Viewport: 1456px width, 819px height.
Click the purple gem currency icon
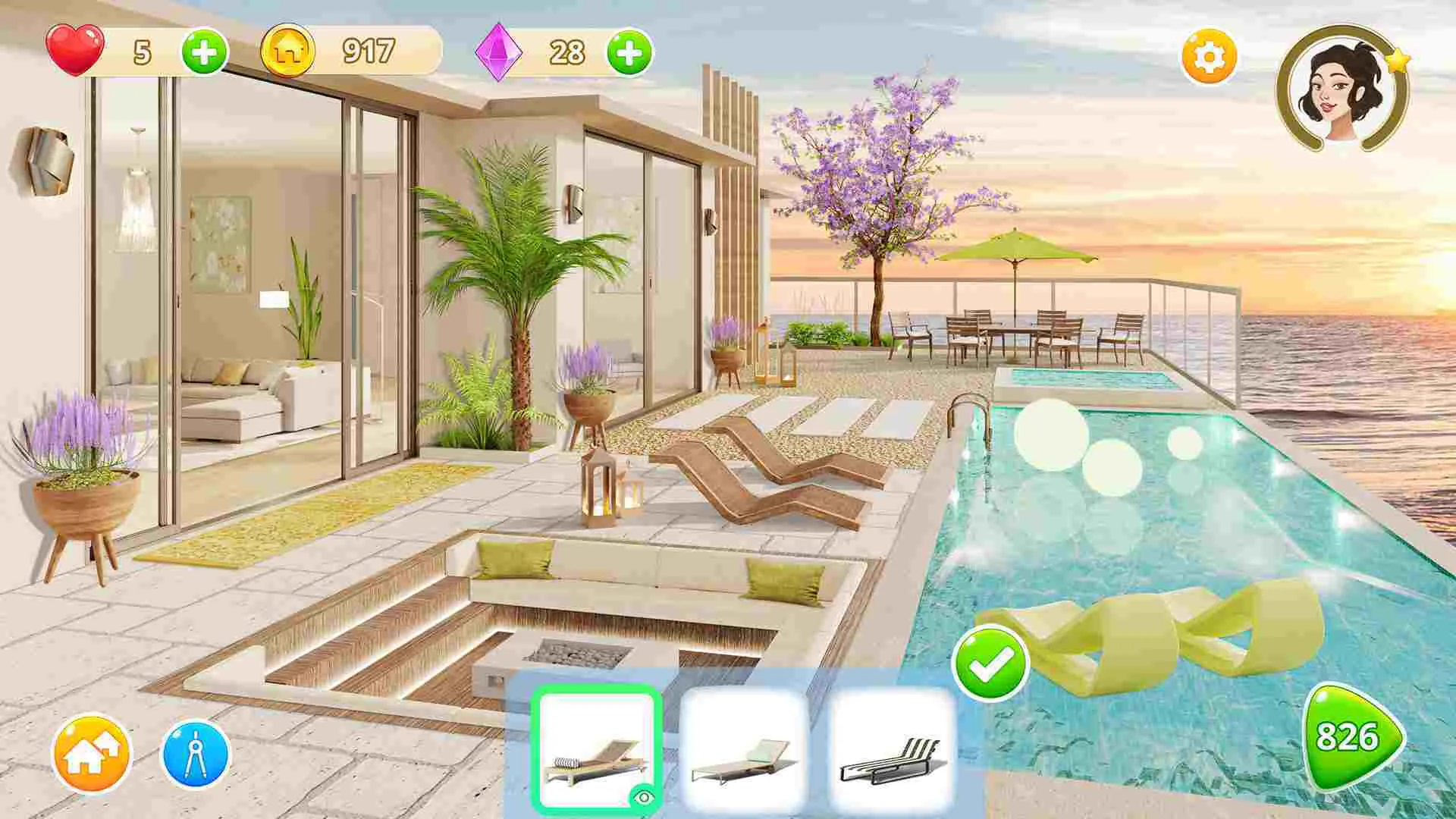498,53
